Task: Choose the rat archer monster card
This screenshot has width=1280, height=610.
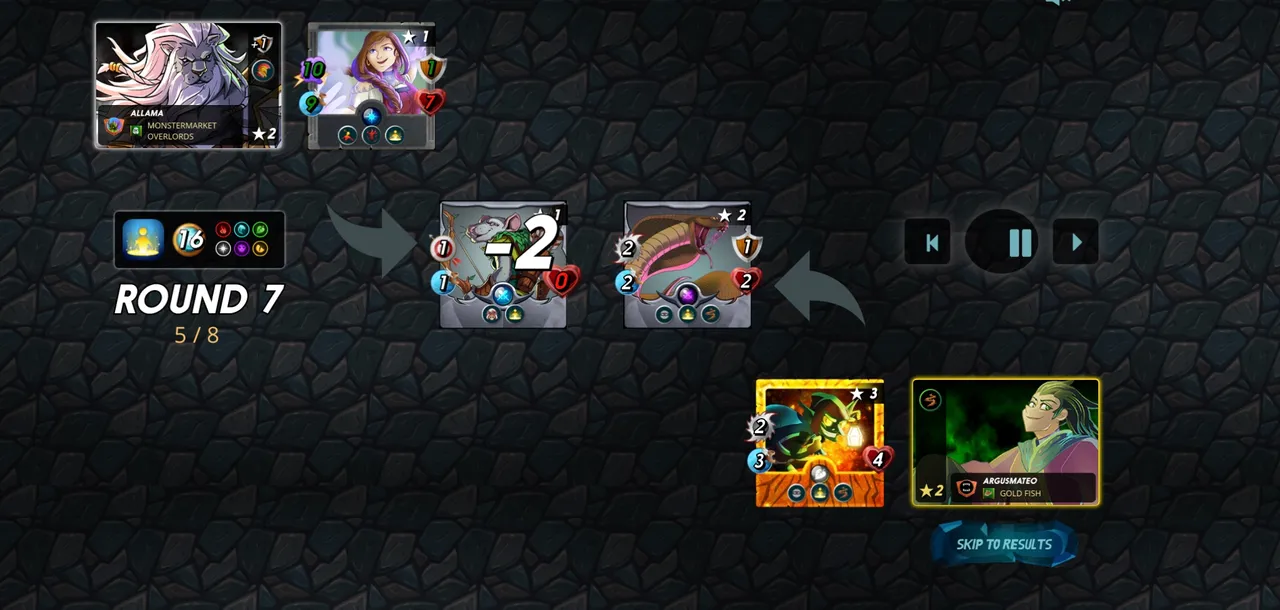Action: pyautogui.click(x=503, y=265)
